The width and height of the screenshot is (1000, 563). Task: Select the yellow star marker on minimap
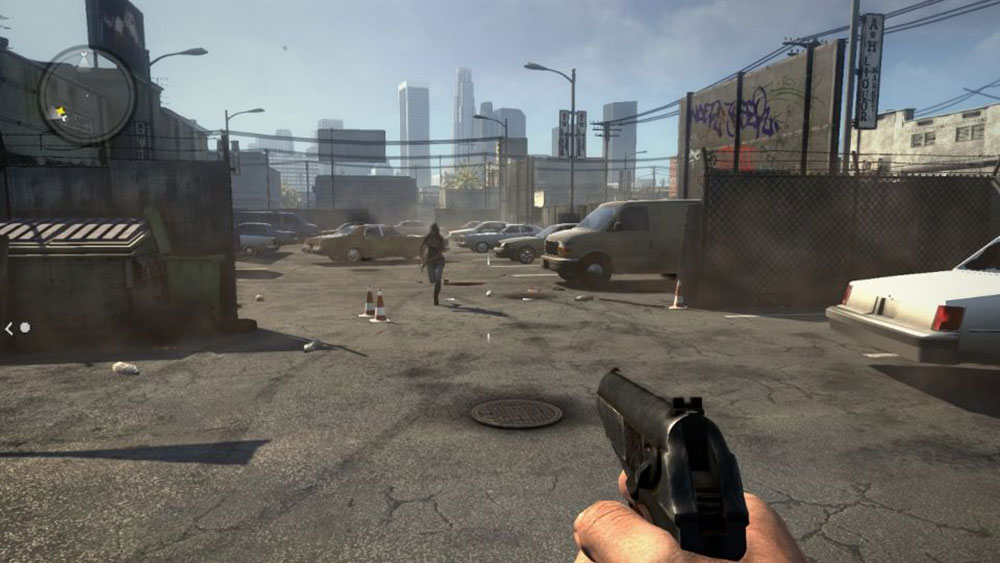[60, 112]
